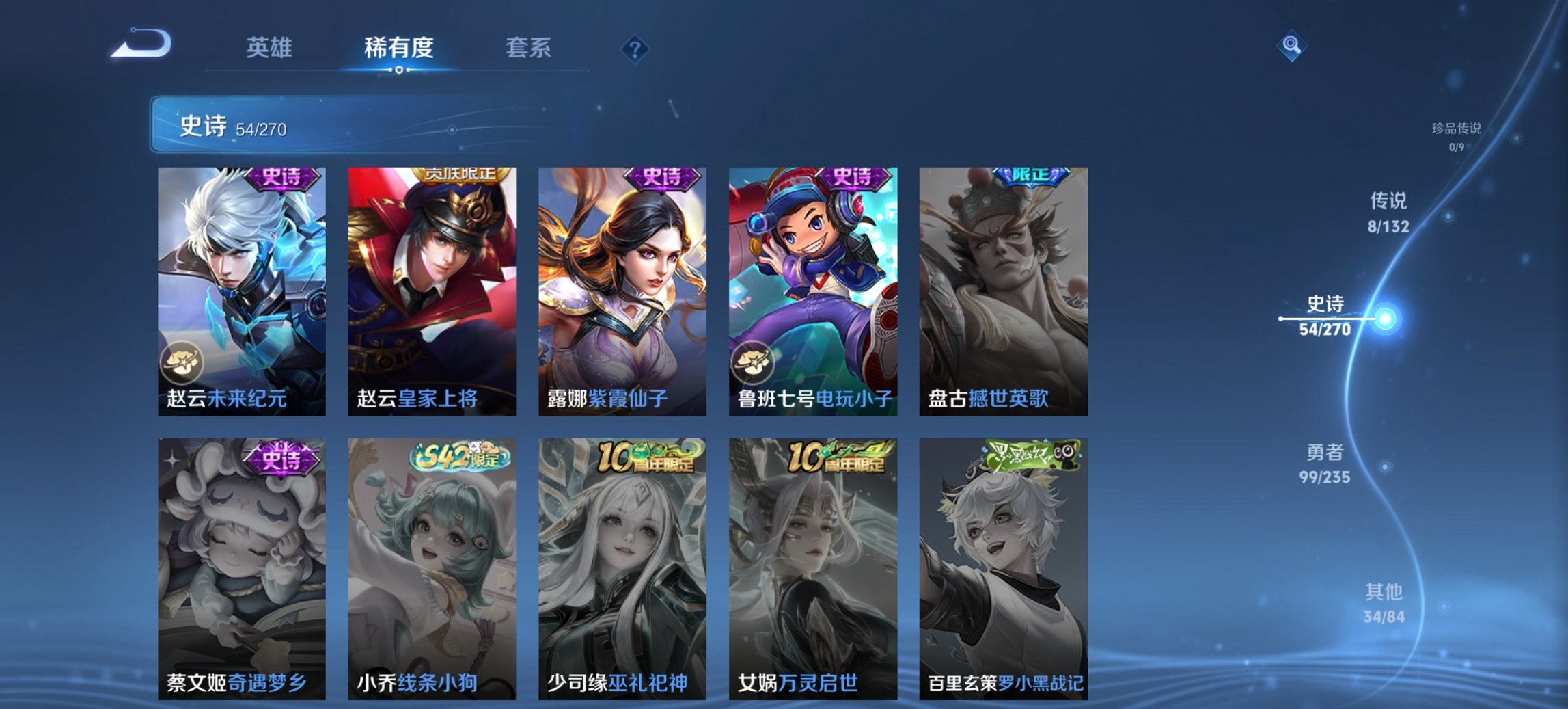Select the 稀有度 tab

pyautogui.click(x=398, y=48)
